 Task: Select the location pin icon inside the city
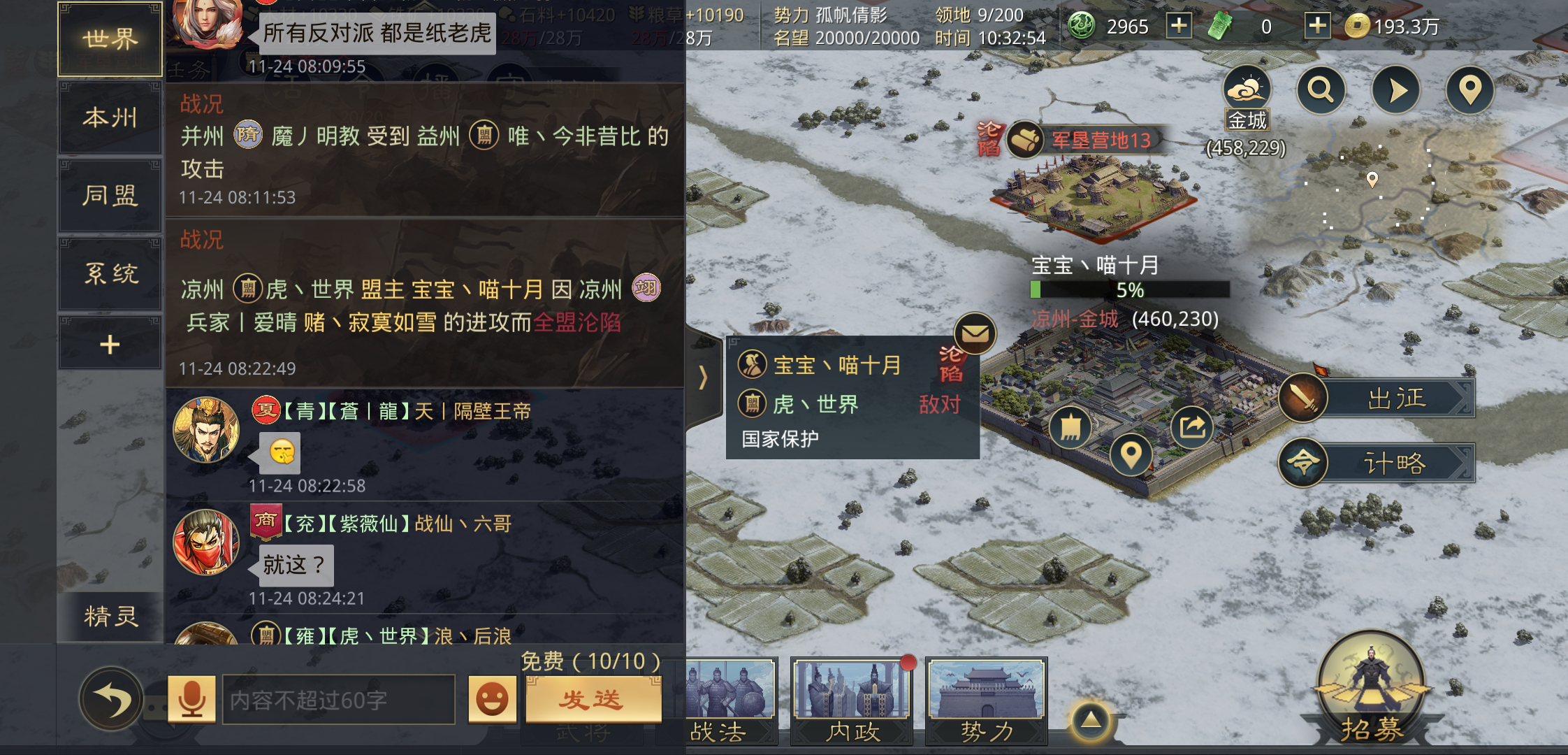(x=1131, y=453)
